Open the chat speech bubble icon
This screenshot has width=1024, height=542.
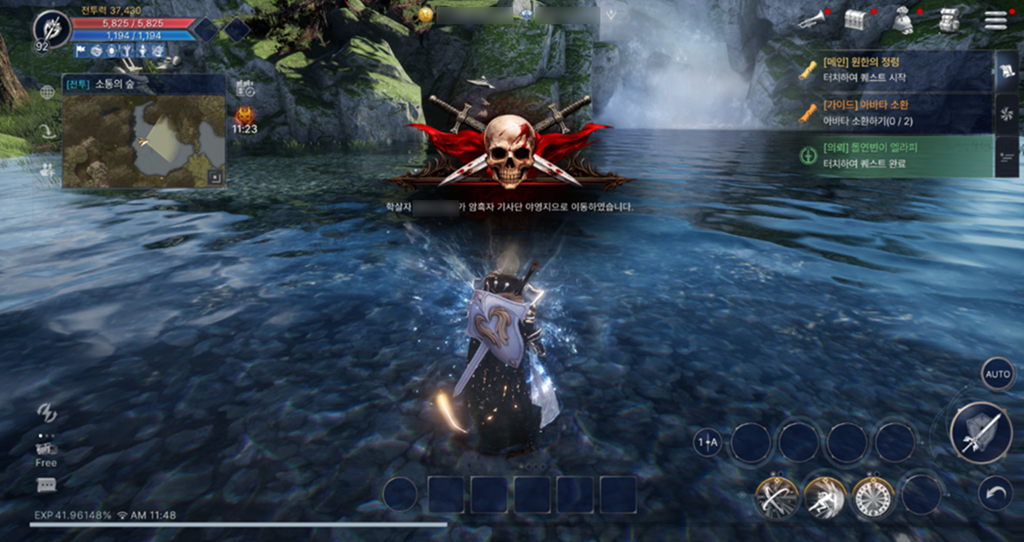click(x=46, y=485)
